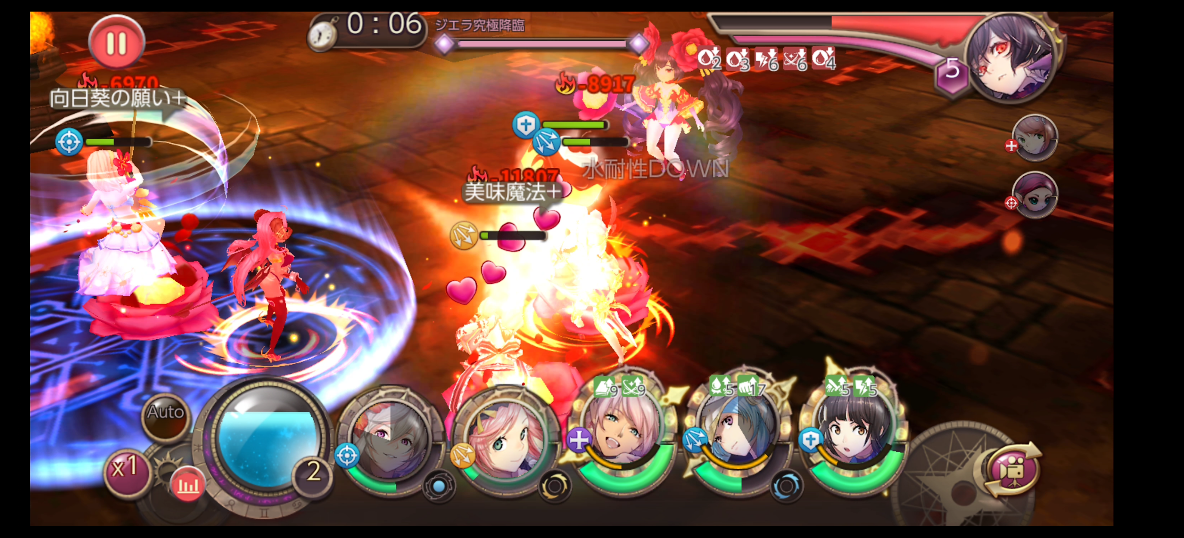
Task: Target the dark-haired red-eyed boss portrait
Action: (x=1013, y=58)
